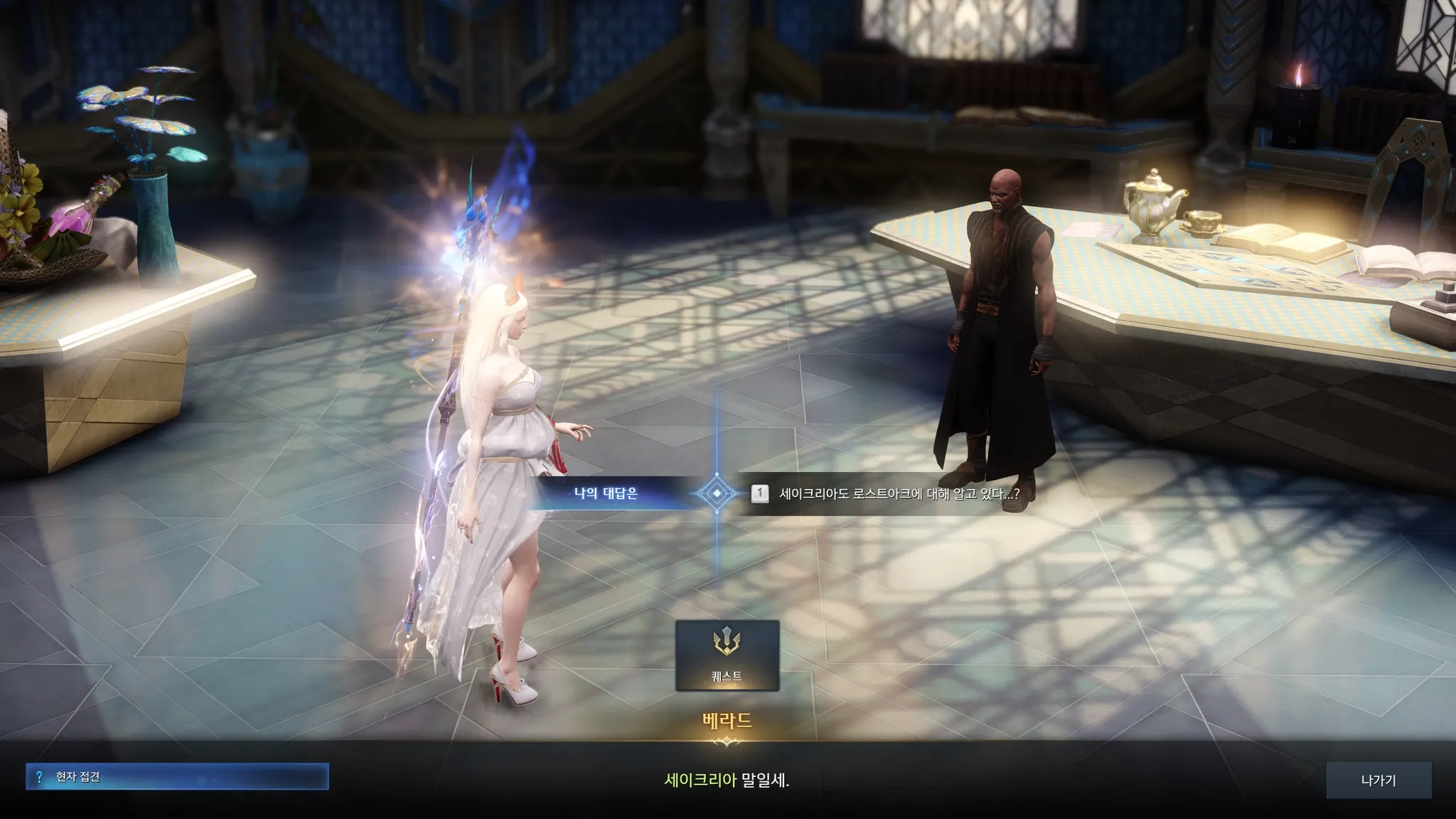This screenshot has height=819, width=1456.
Task: Choose the reply about Seikria and Lost Ark
Action: click(x=899, y=493)
